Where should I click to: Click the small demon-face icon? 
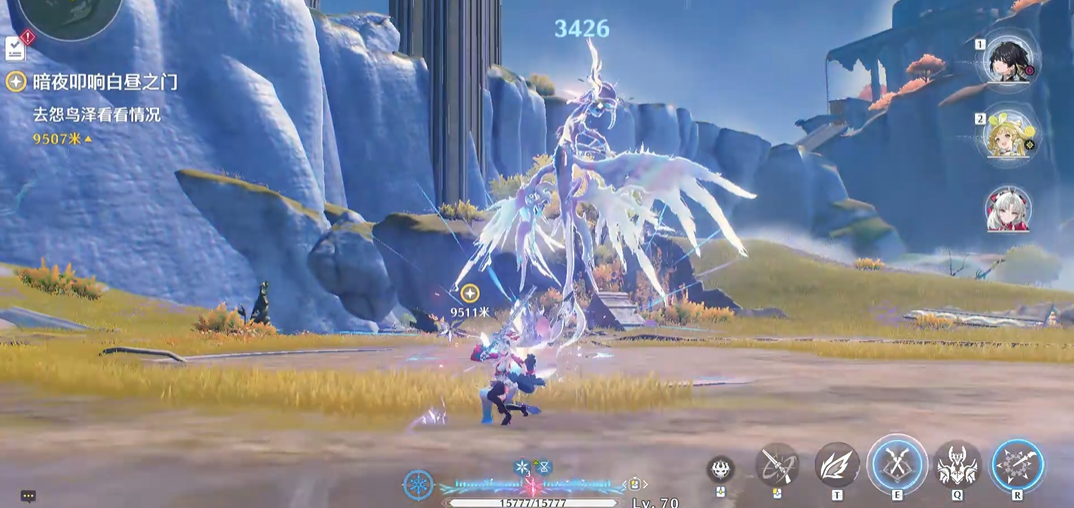coord(720,468)
